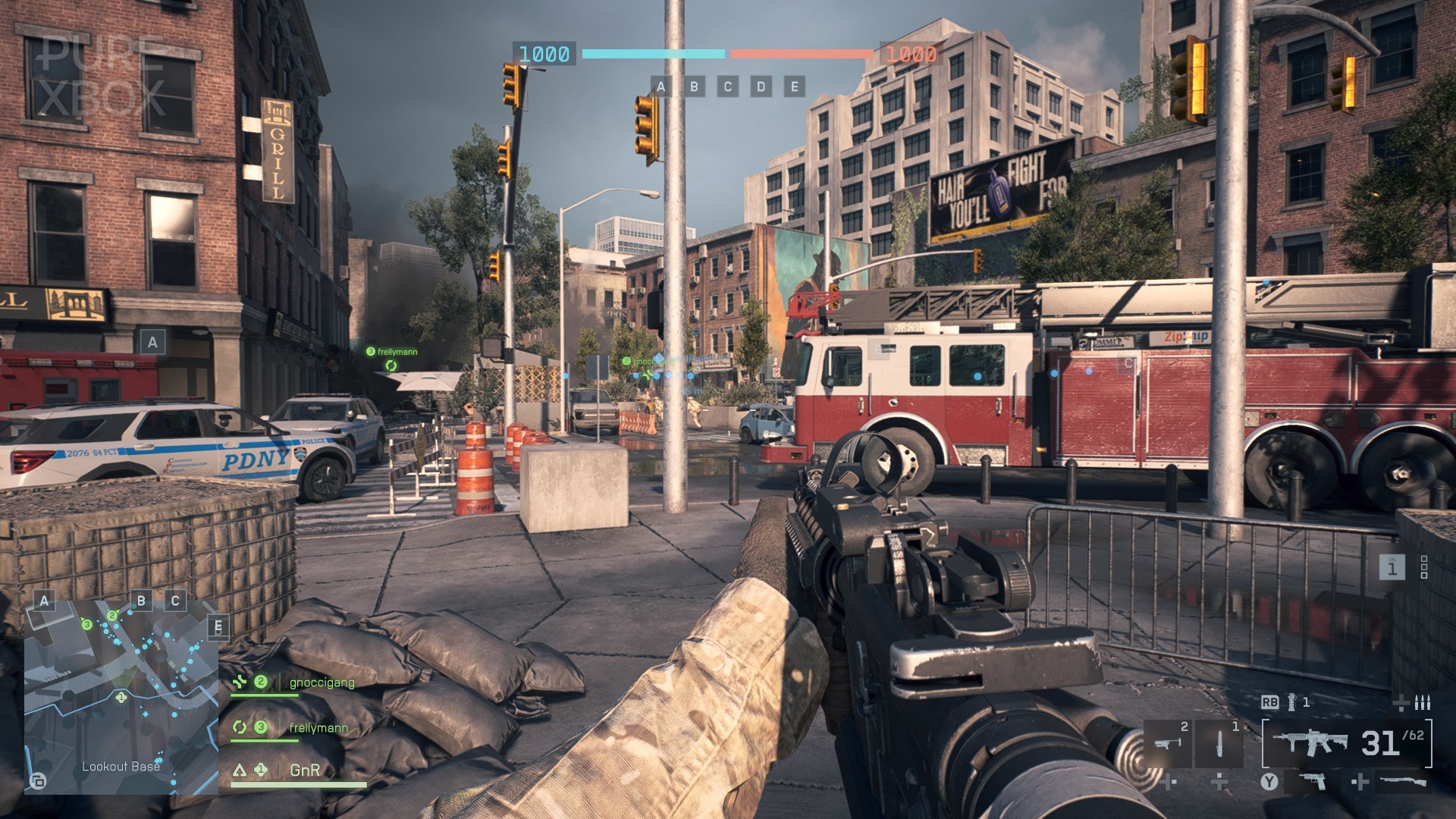
Task: Click frellymann's squad marker in the world
Action: coord(391,366)
